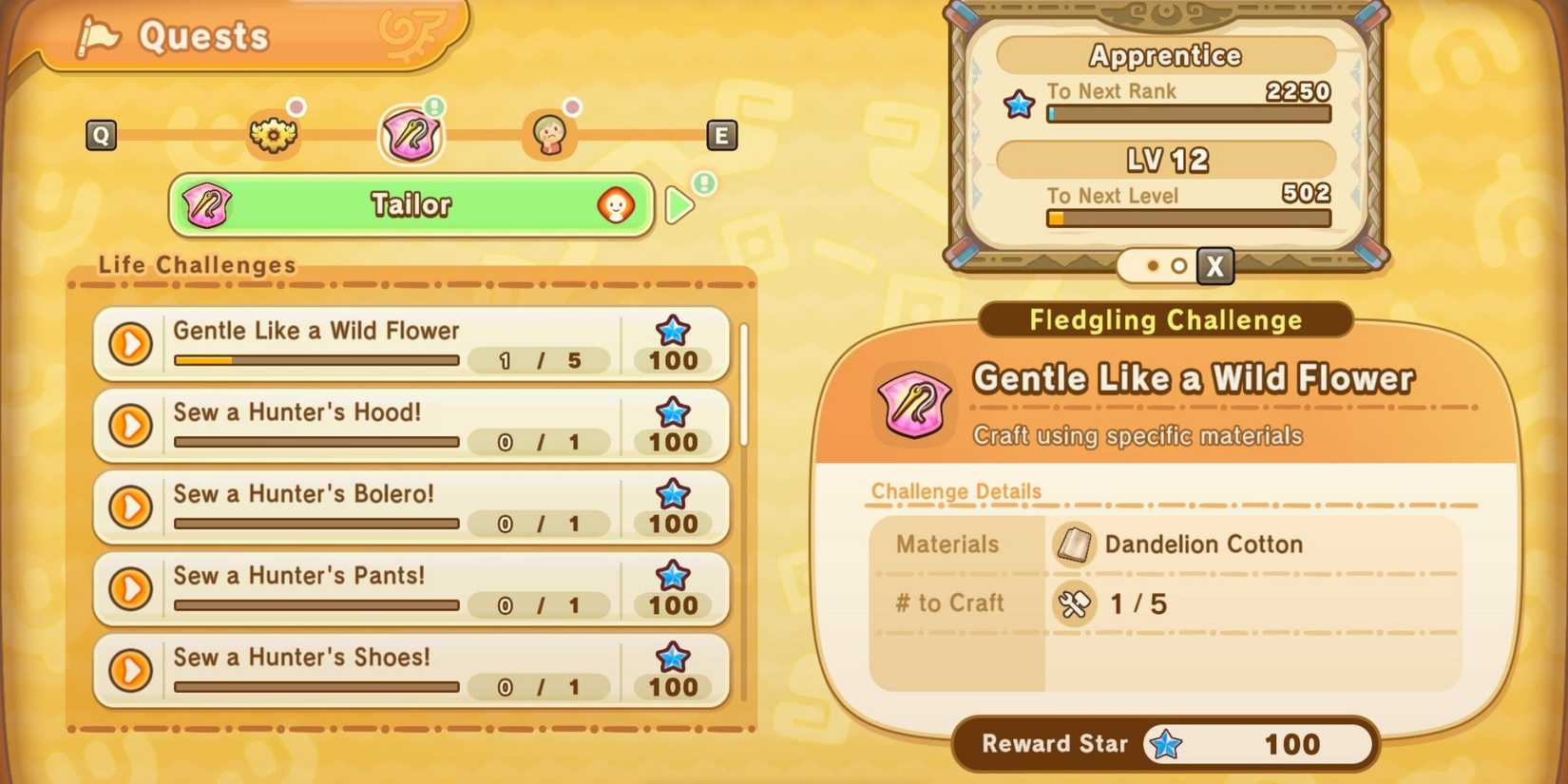Screen dimensions: 1568x784
Task: Switch to the Tailor tab
Action: click(411, 204)
